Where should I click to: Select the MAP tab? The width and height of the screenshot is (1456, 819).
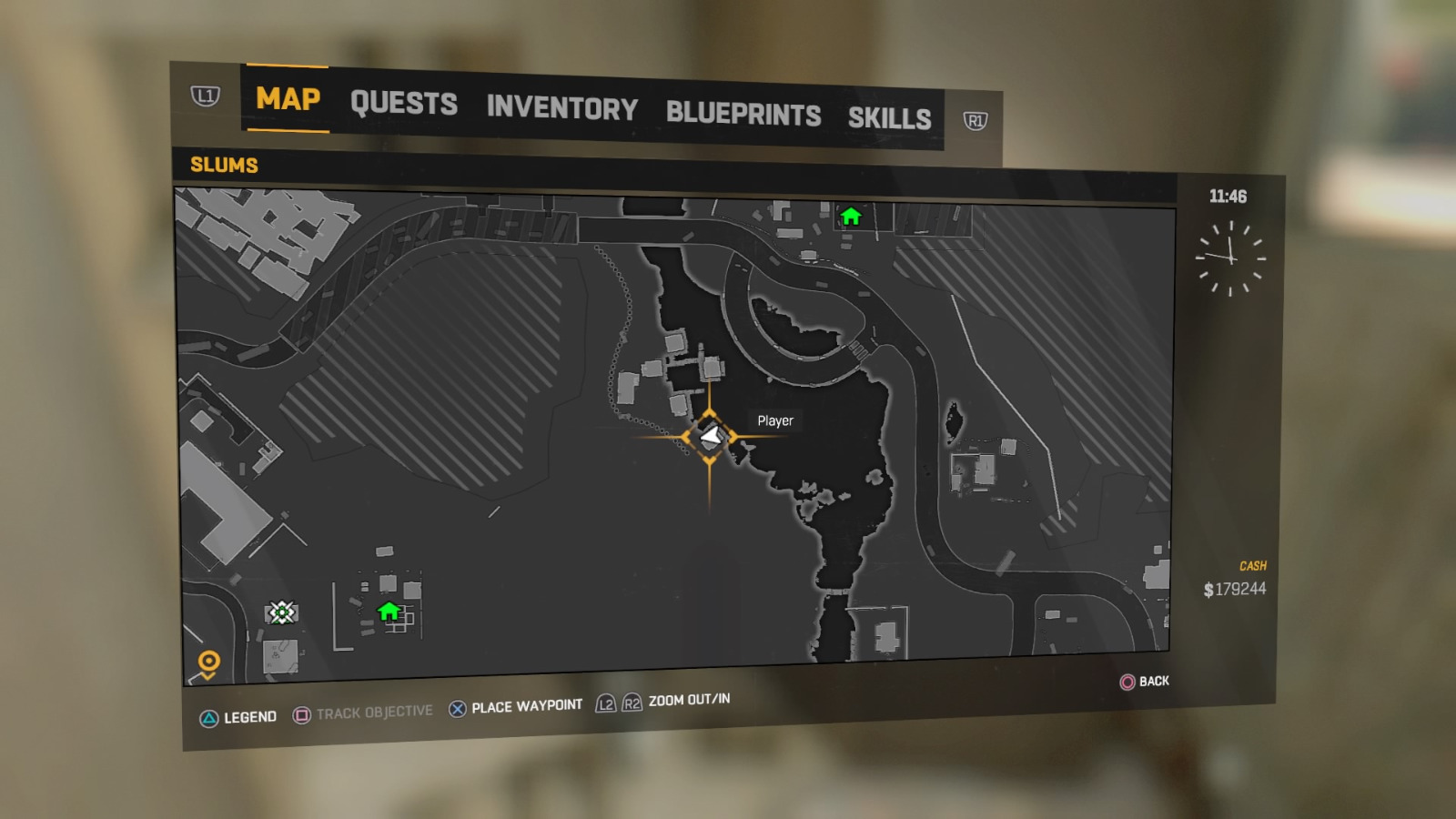tap(287, 100)
